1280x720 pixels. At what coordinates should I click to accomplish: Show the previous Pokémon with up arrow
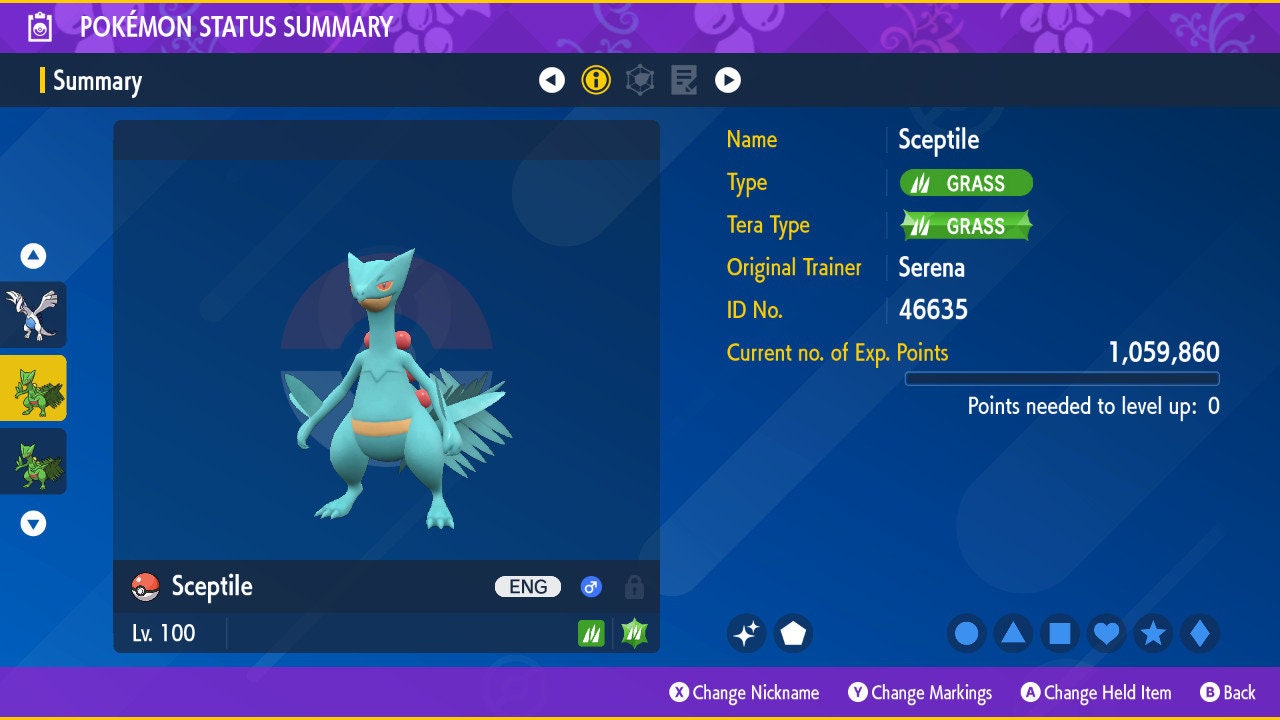(33, 256)
